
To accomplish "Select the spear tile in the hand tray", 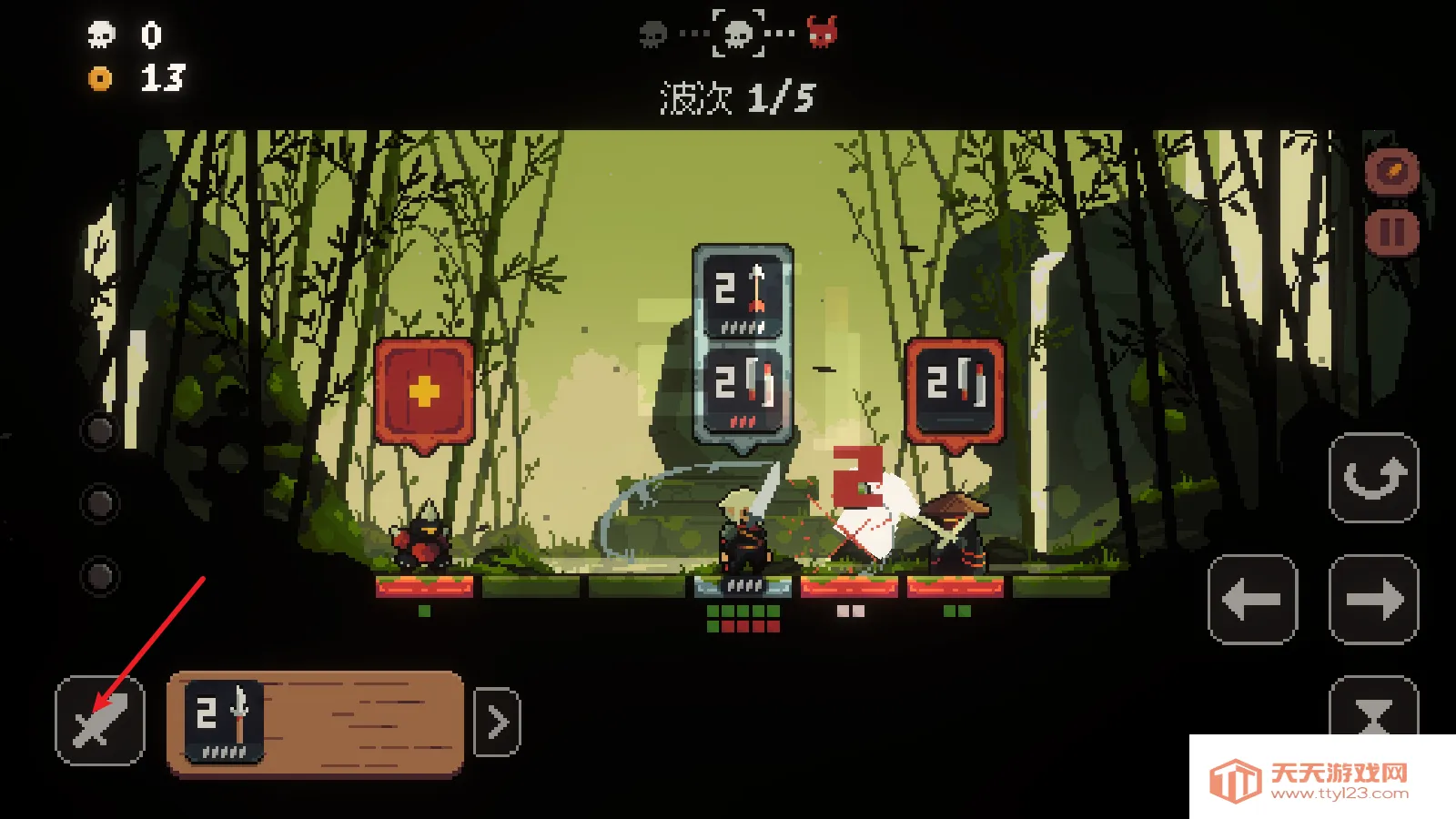I will coord(224,721).
